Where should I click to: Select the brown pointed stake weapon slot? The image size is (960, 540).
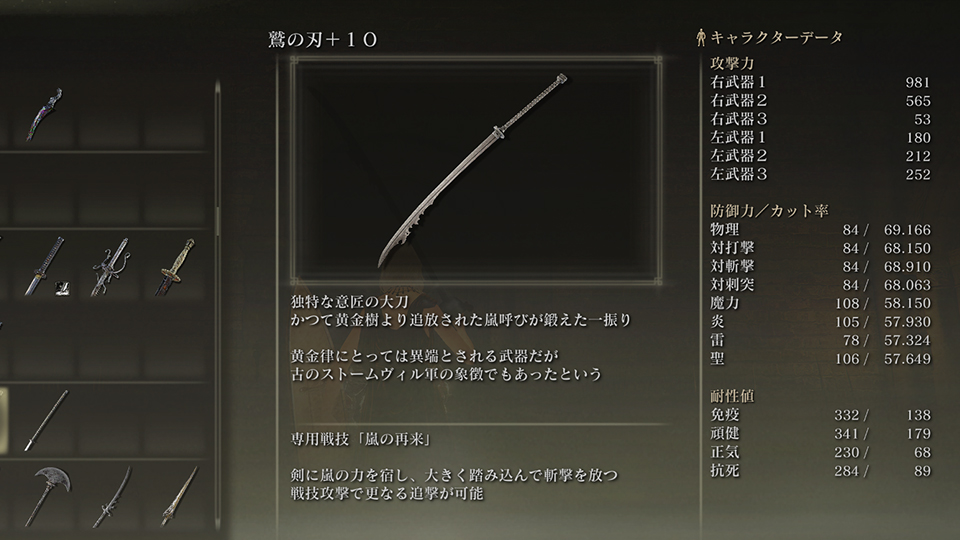pyautogui.click(x=175, y=494)
